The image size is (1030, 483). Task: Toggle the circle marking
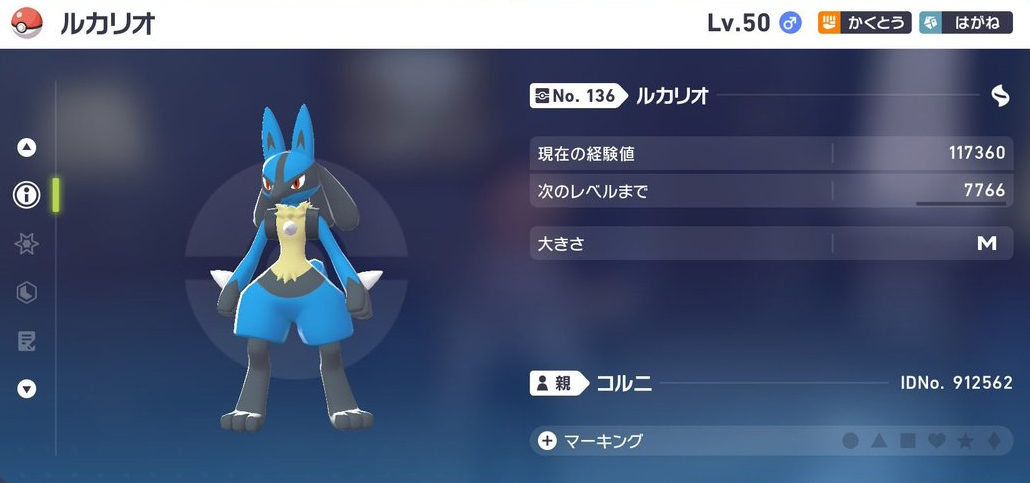coord(850,441)
